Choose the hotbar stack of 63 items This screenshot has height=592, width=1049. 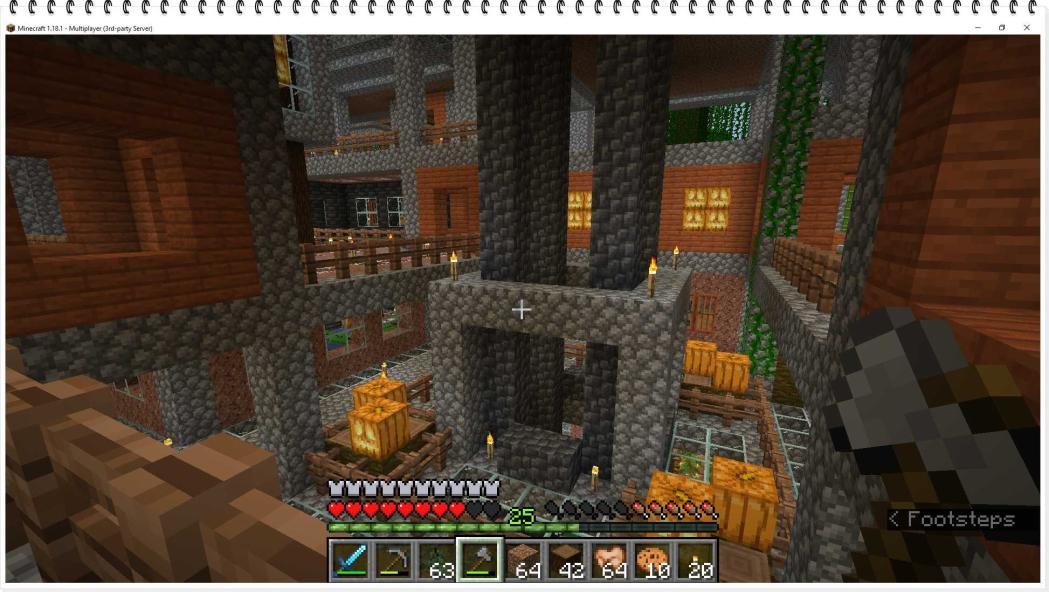pos(436,561)
